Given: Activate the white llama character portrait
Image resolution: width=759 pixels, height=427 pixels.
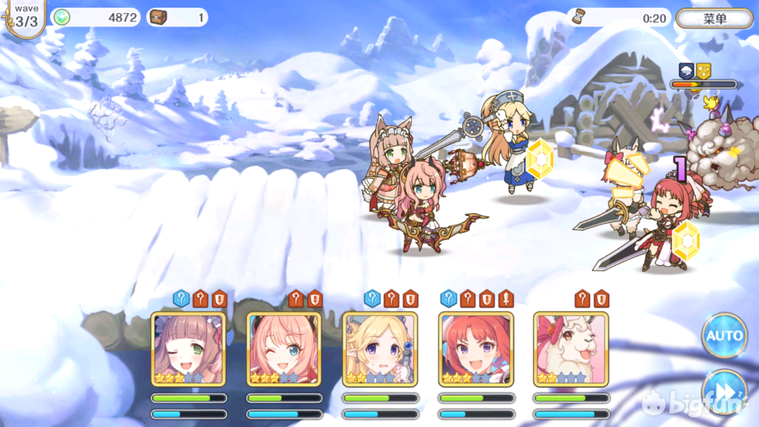Looking at the screenshot, I should [x=571, y=349].
